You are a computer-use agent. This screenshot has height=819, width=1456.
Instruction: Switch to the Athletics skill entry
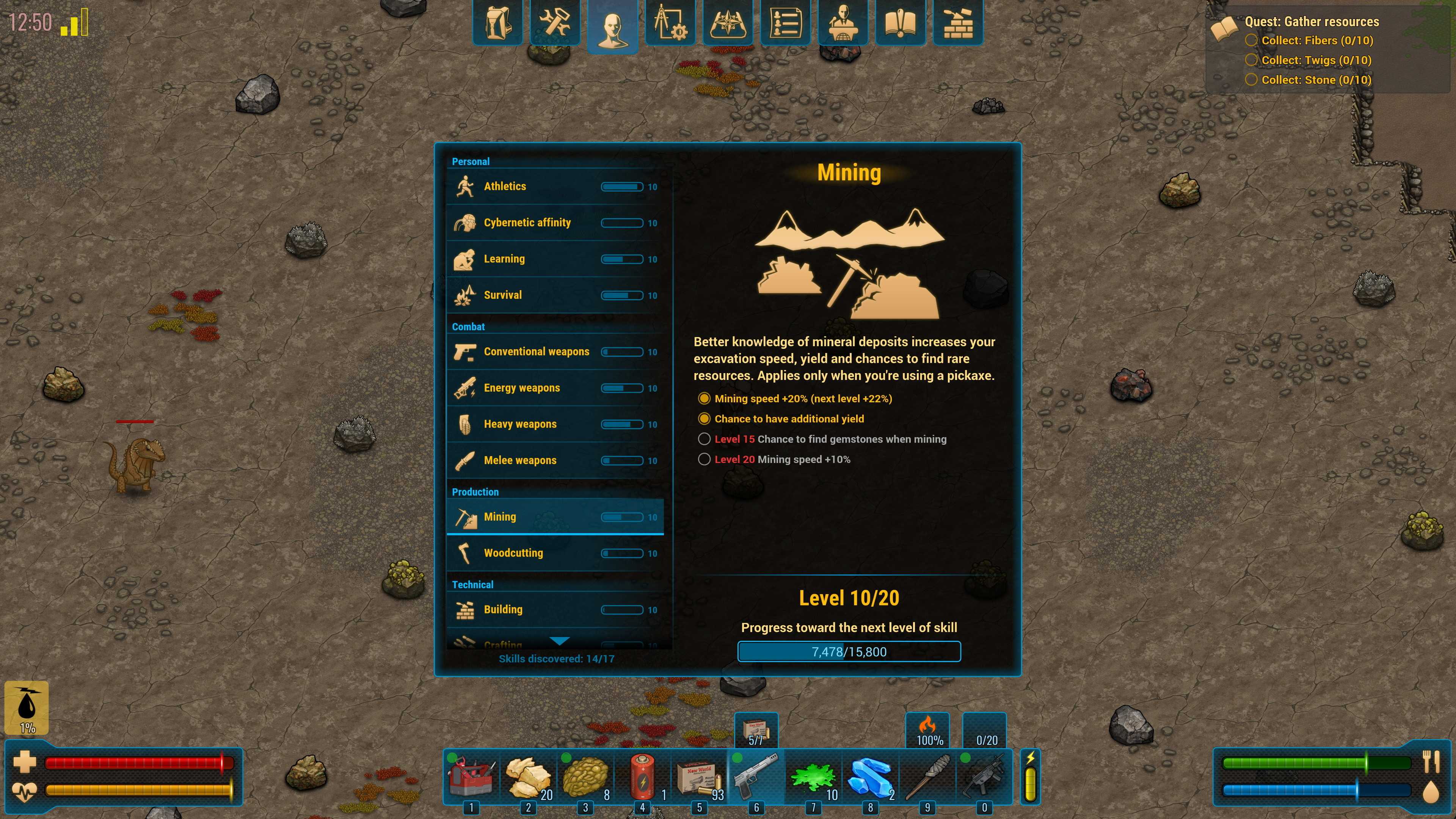pos(555,186)
